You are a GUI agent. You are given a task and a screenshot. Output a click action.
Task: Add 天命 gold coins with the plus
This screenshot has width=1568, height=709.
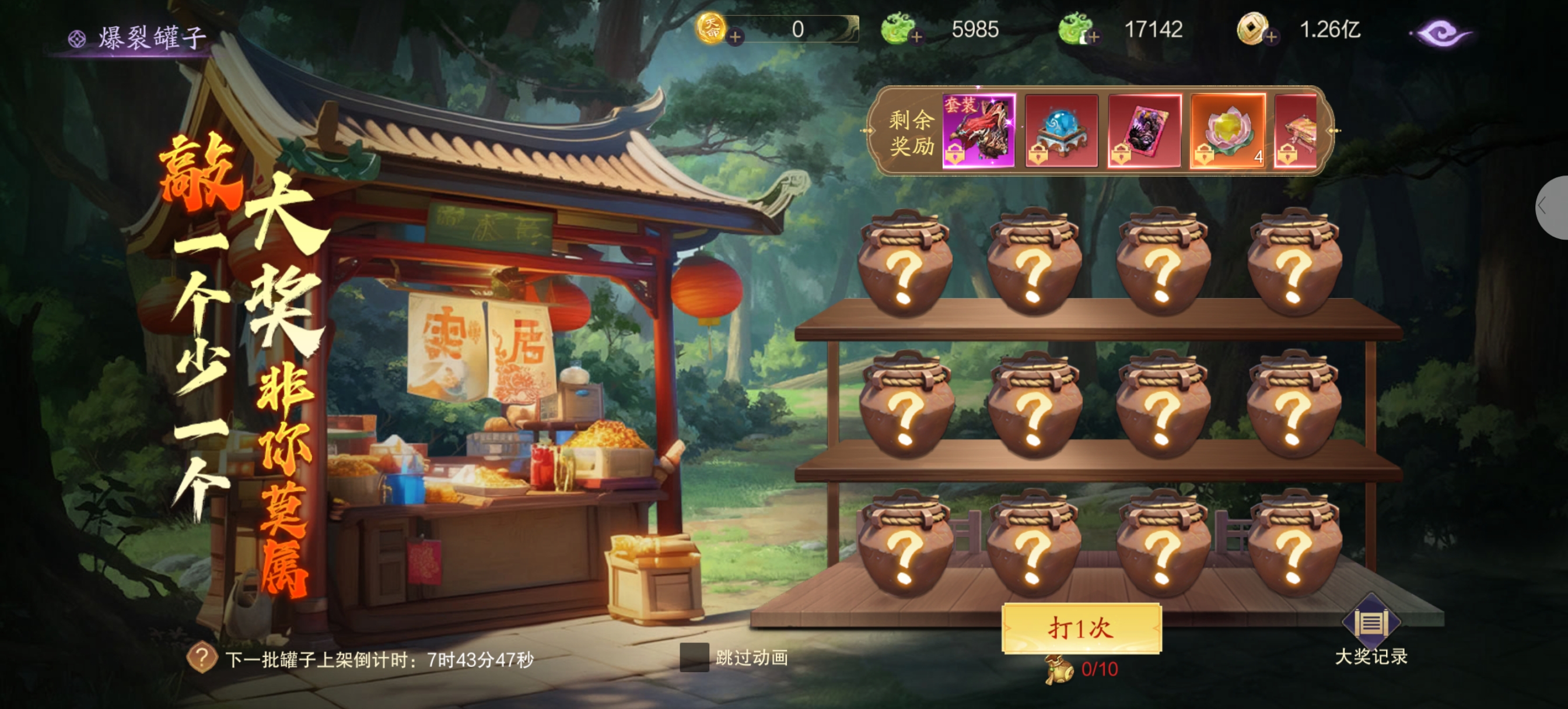tap(736, 37)
